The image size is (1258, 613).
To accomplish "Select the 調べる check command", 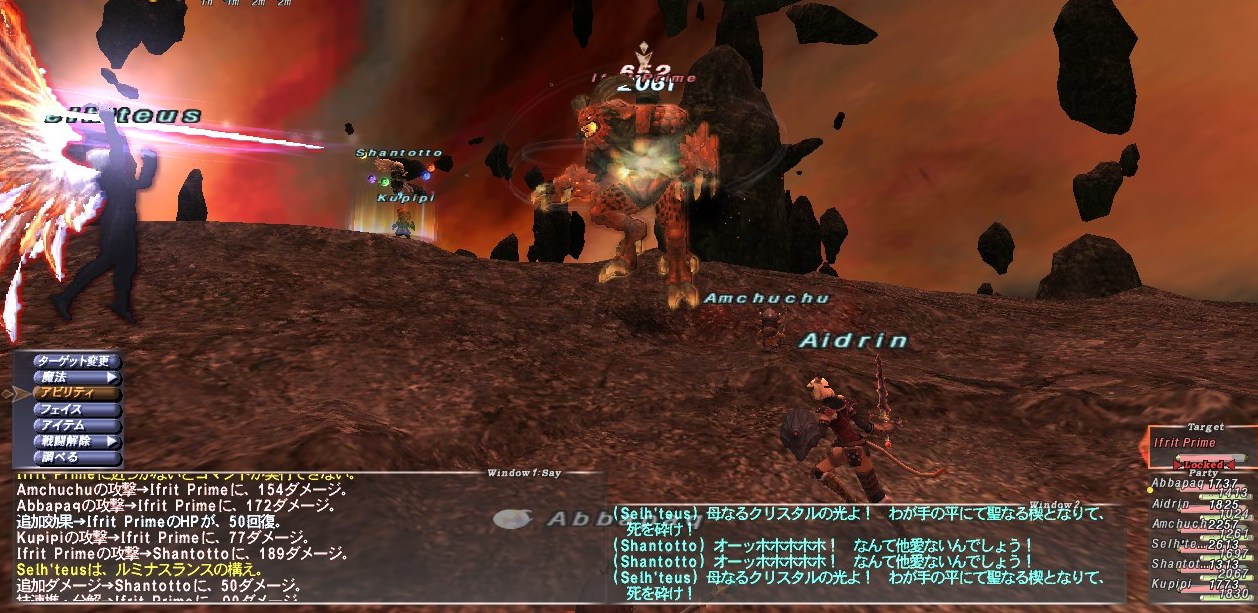I will pyautogui.click(x=77, y=457).
